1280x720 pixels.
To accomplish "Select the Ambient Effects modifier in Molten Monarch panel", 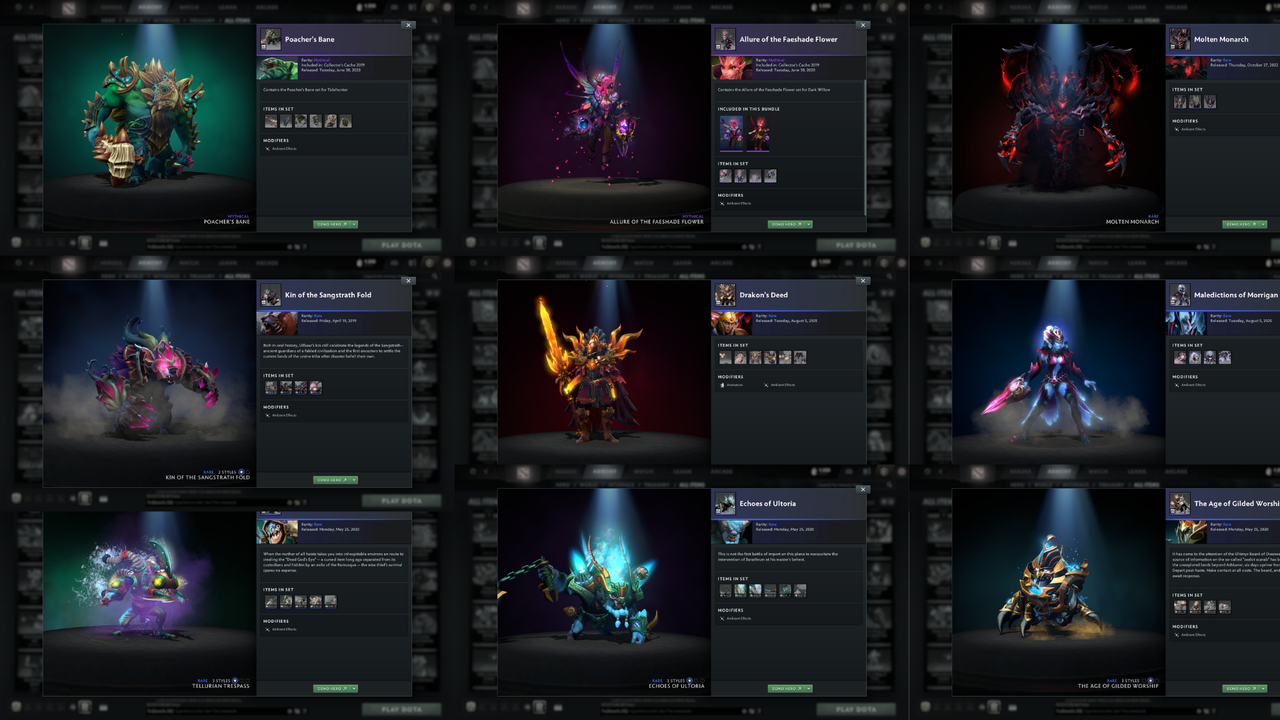I will coord(1177,129).
